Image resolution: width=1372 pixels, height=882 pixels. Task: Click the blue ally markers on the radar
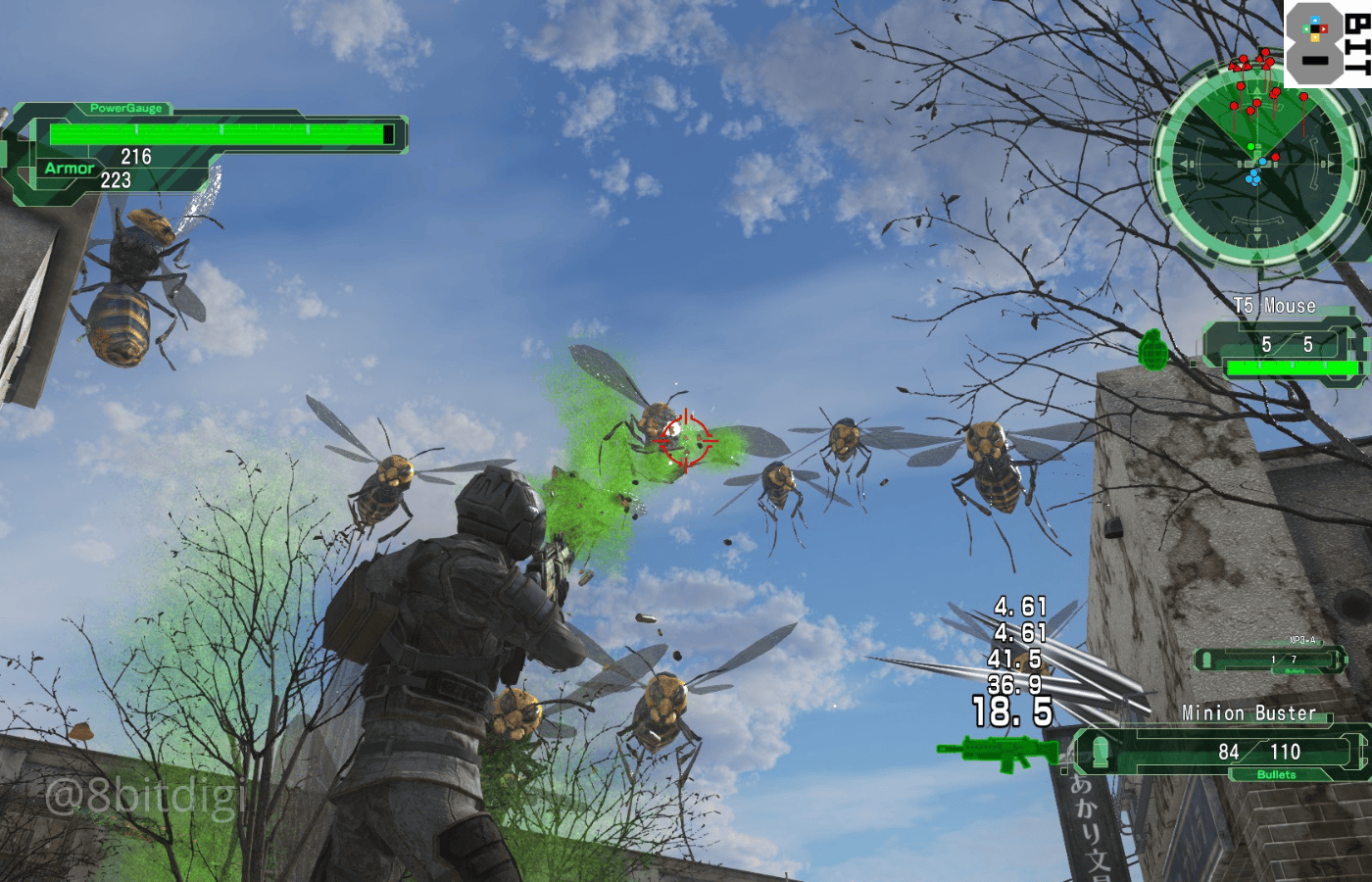pyautogui.click(x=1251, y=177)
